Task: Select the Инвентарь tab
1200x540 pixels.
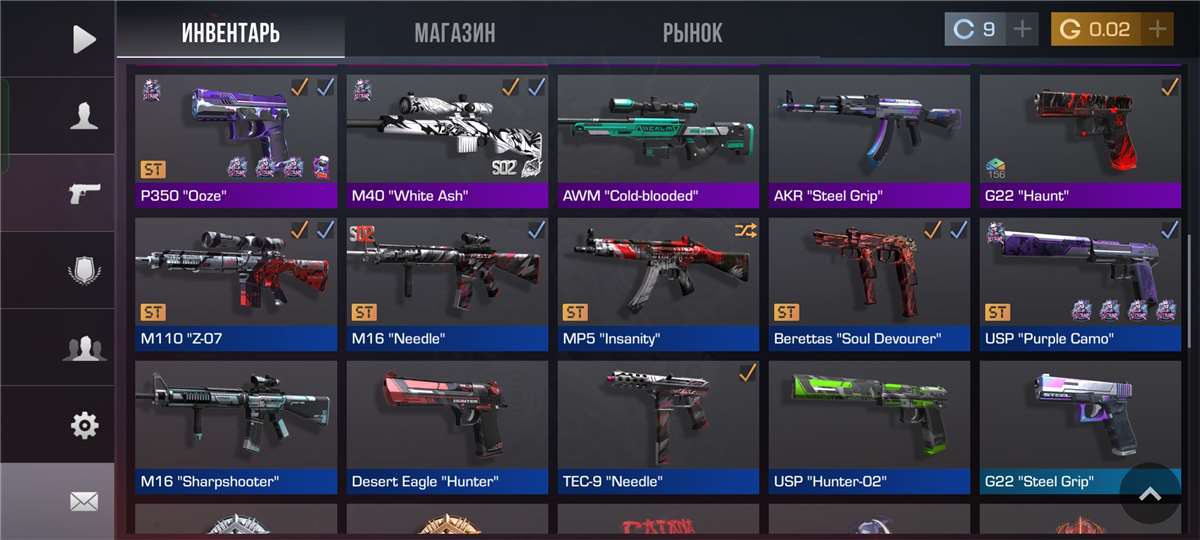Action: point(231,33)
